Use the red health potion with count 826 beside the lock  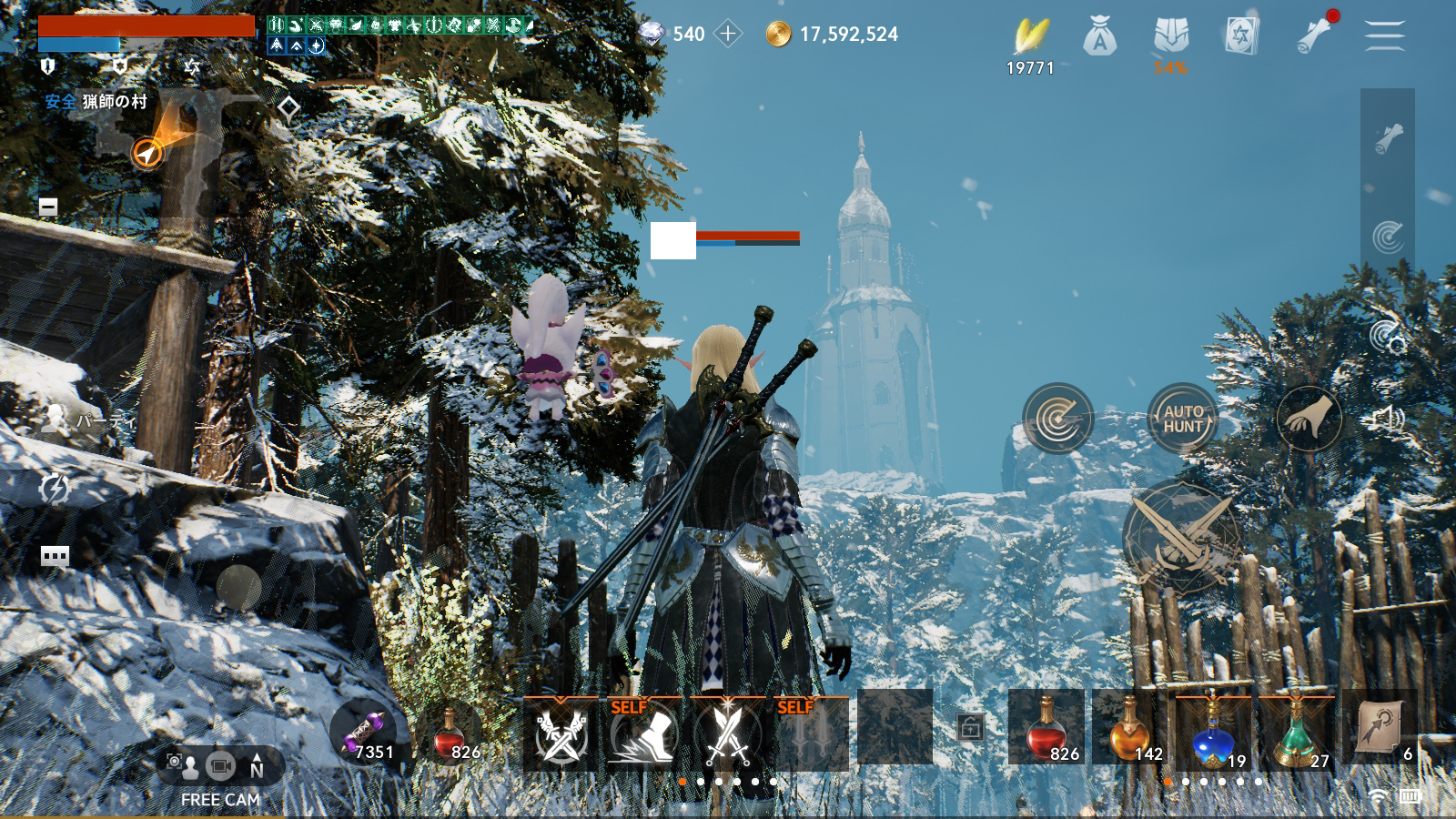click(x=1046, y=726)
